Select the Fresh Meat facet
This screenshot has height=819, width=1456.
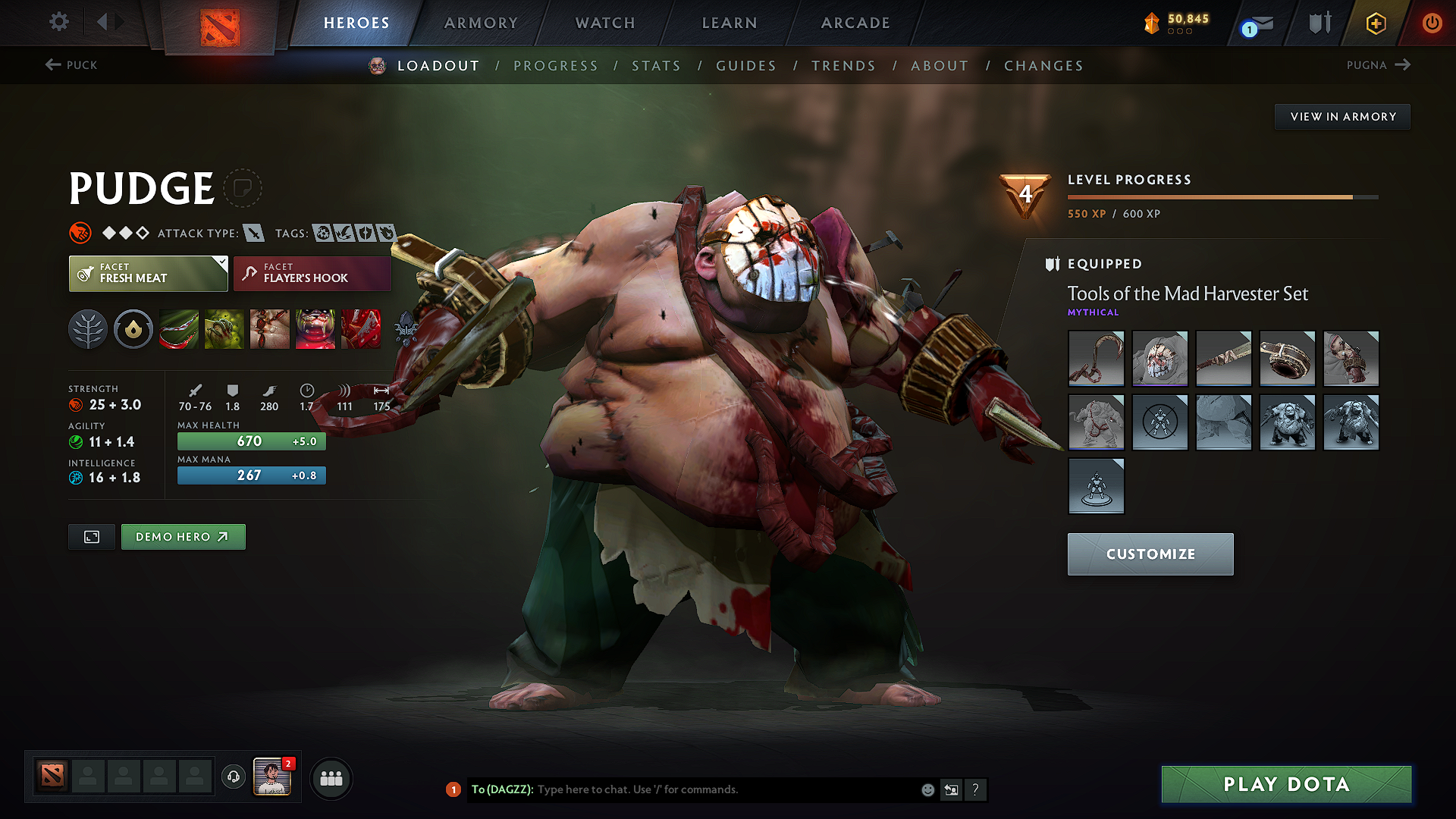pos(148,273)
